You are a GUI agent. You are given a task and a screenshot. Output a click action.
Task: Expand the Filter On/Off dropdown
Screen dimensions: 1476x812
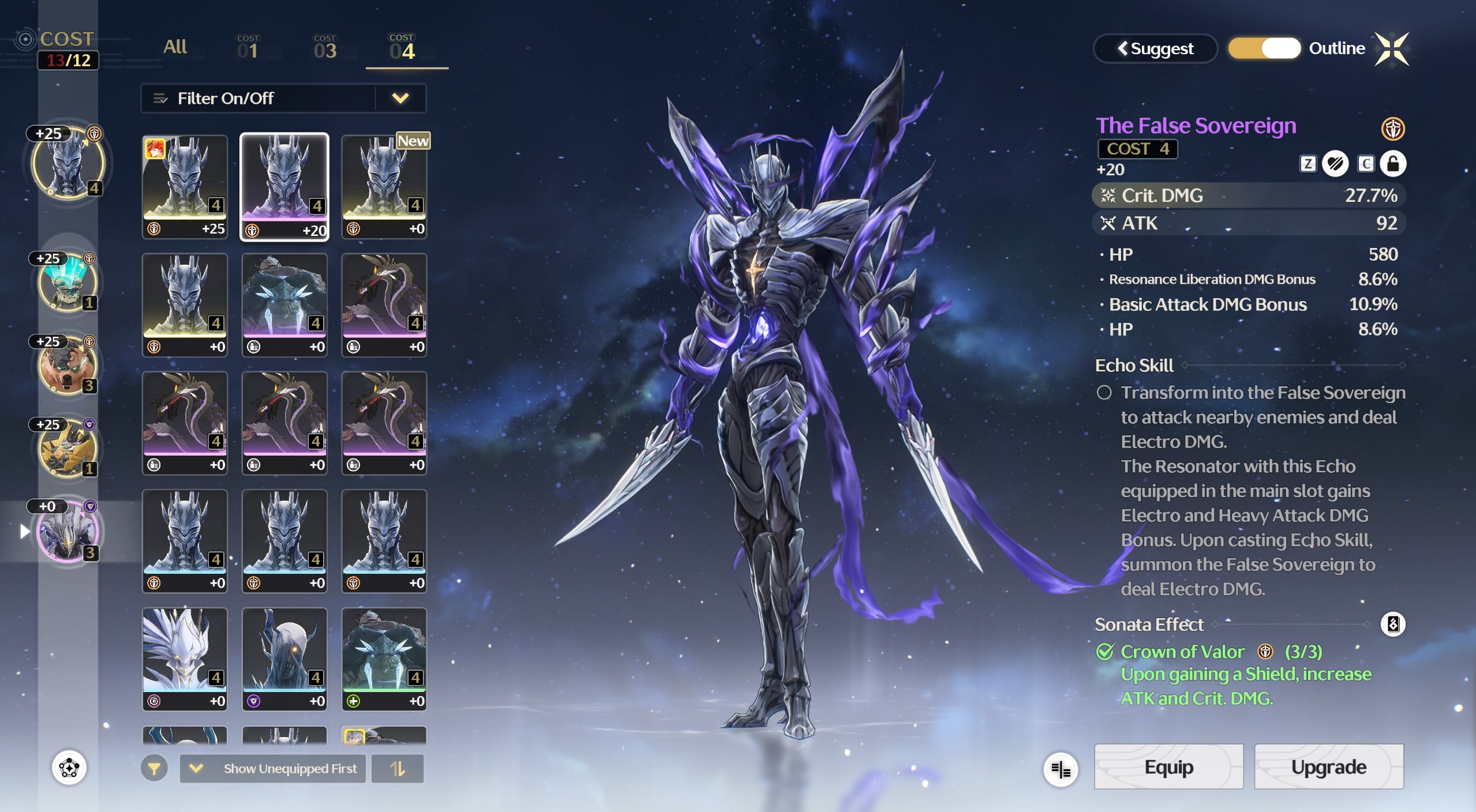[400, 99]
